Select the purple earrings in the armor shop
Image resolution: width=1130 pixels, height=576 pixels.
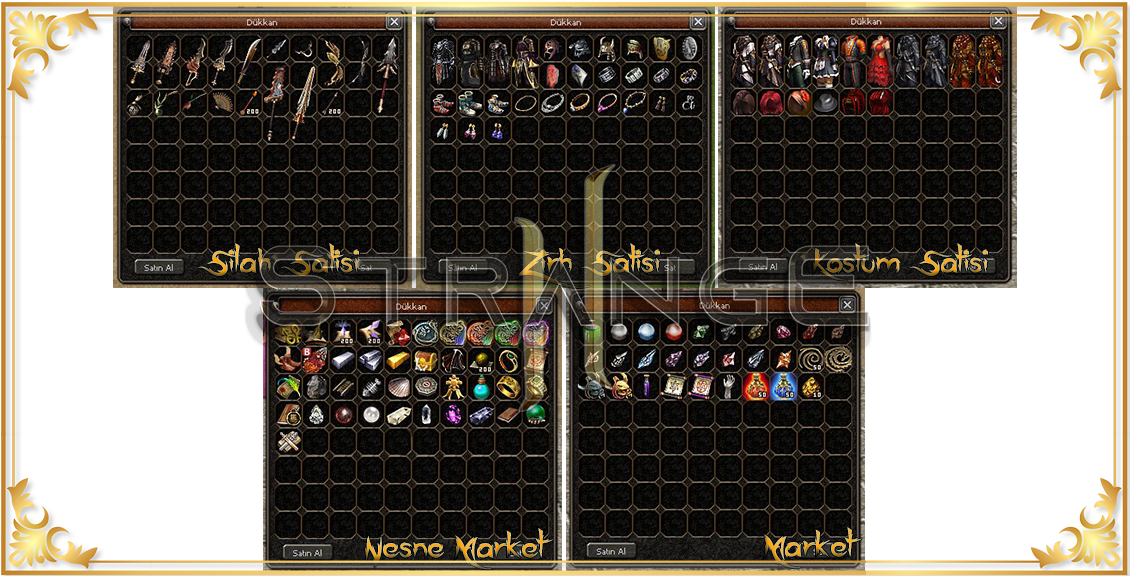tap(497, 130)
